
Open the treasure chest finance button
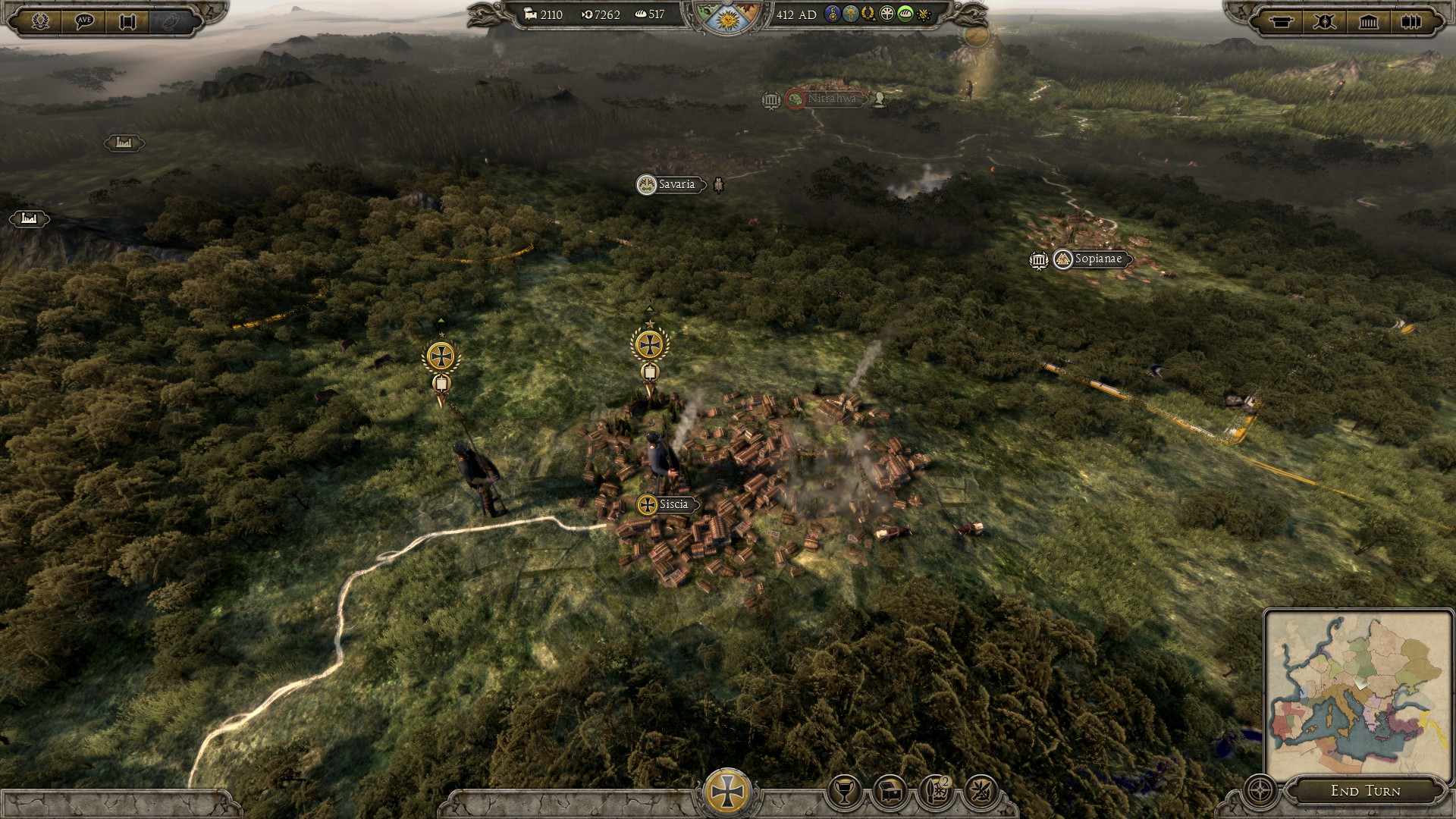tap(890, 792)
